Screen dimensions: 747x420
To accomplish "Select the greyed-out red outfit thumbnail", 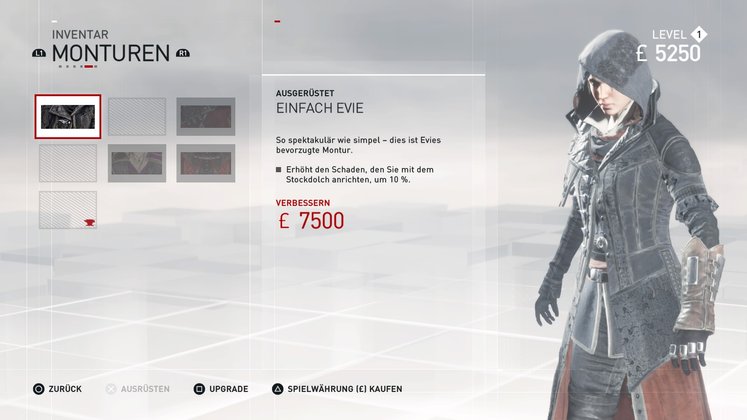I will 205,163.
